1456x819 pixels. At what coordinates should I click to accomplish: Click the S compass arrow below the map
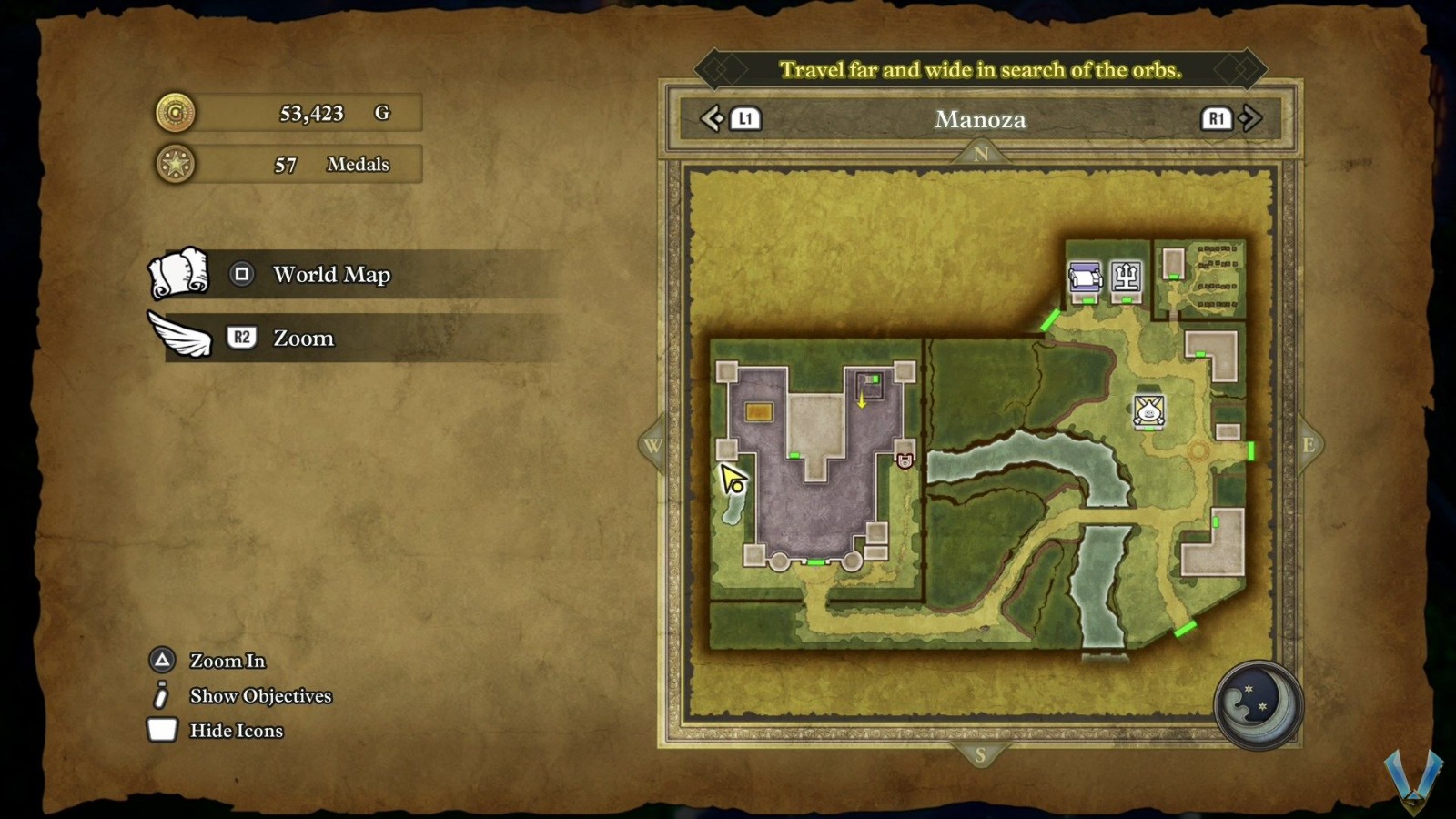[980, 754]
